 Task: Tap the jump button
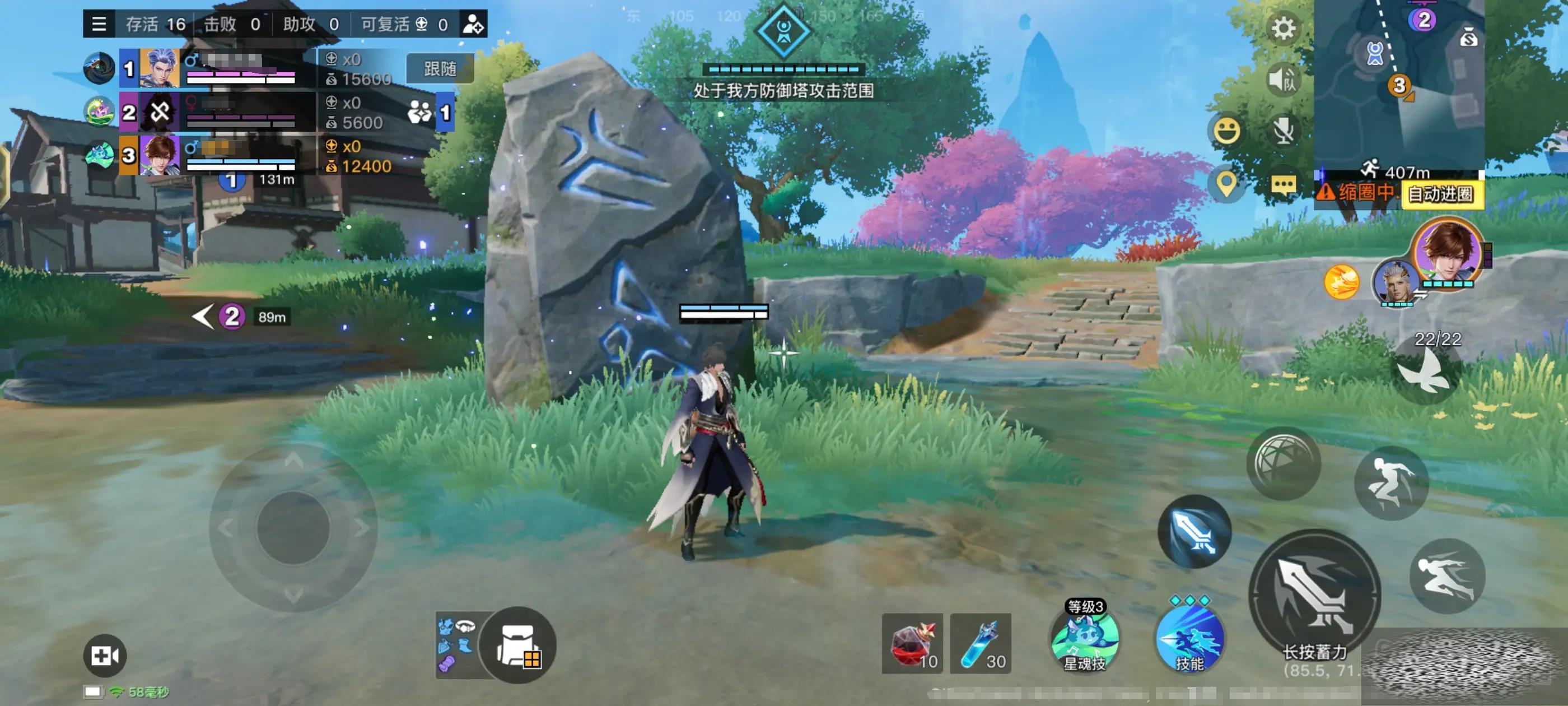(x=1391, y=483)
